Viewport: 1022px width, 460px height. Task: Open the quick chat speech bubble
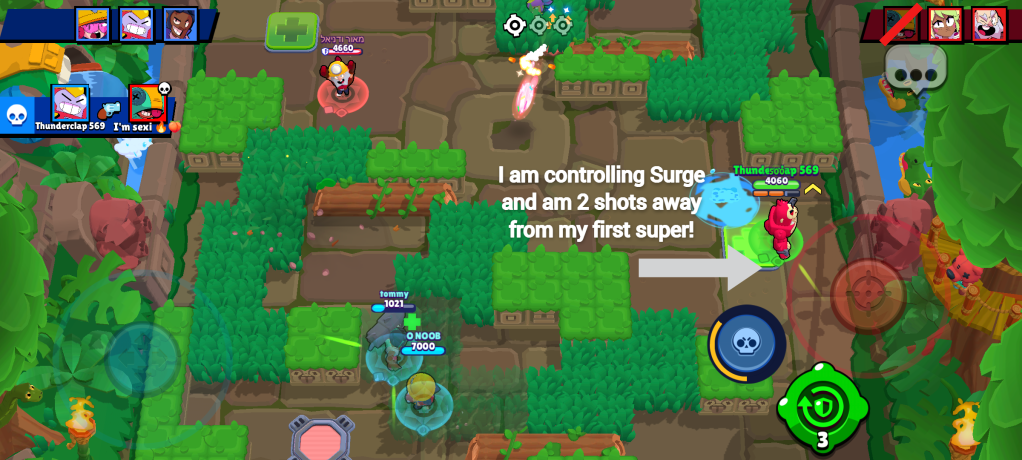[914, 70]
